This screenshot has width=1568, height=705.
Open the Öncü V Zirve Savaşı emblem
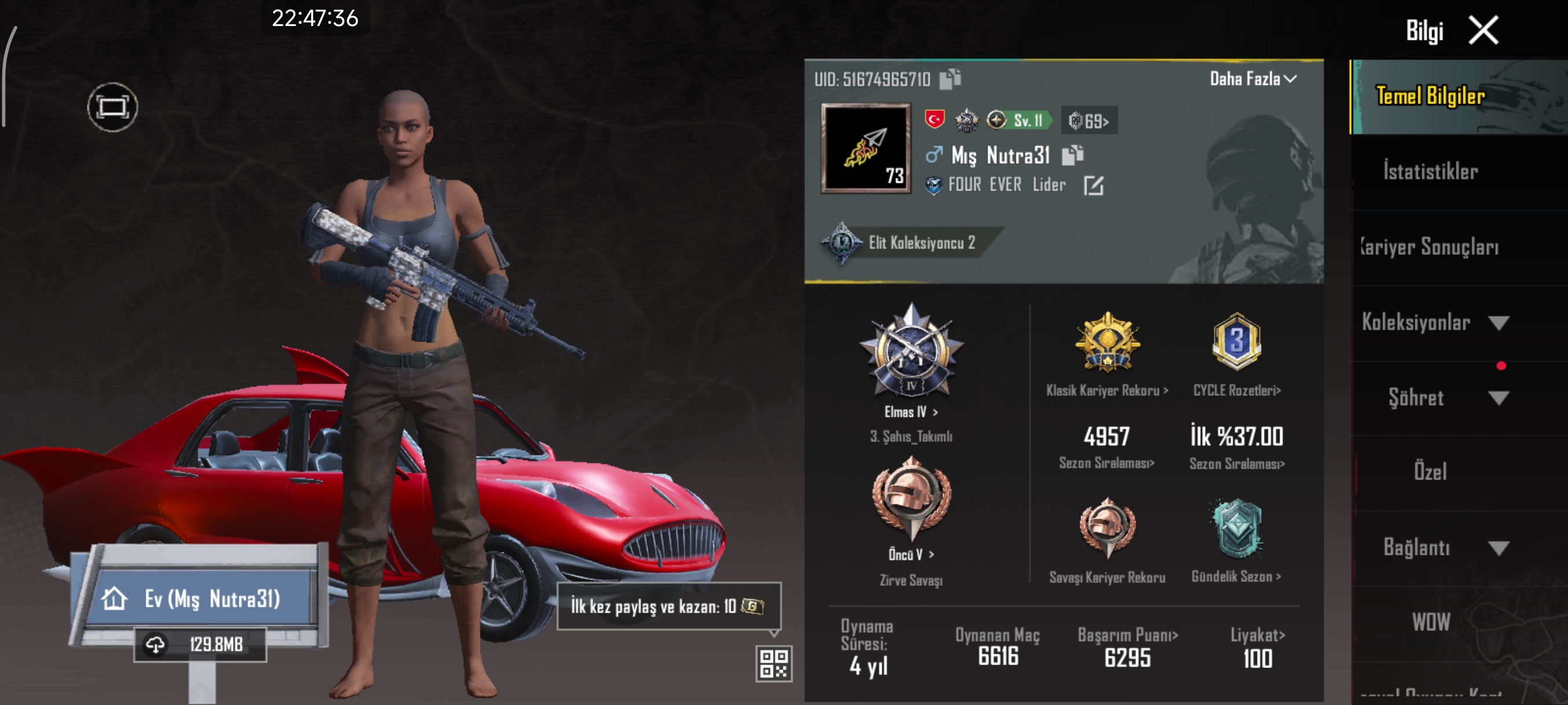tap(911, 511)
